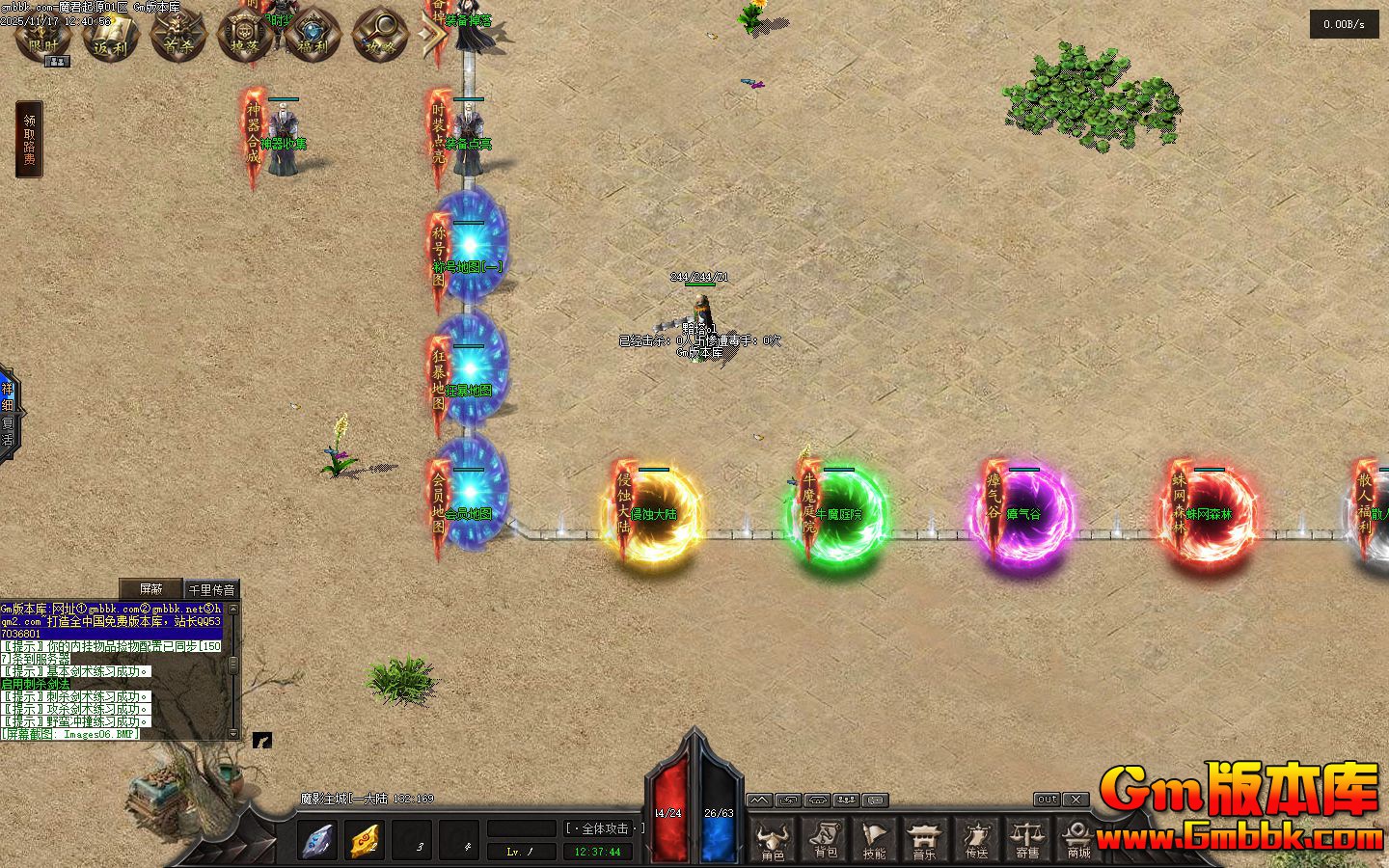Open the 攻略 guide magnifier icon
The width and height of the screenshot is (1389, 868).
(x=378, y=35)
